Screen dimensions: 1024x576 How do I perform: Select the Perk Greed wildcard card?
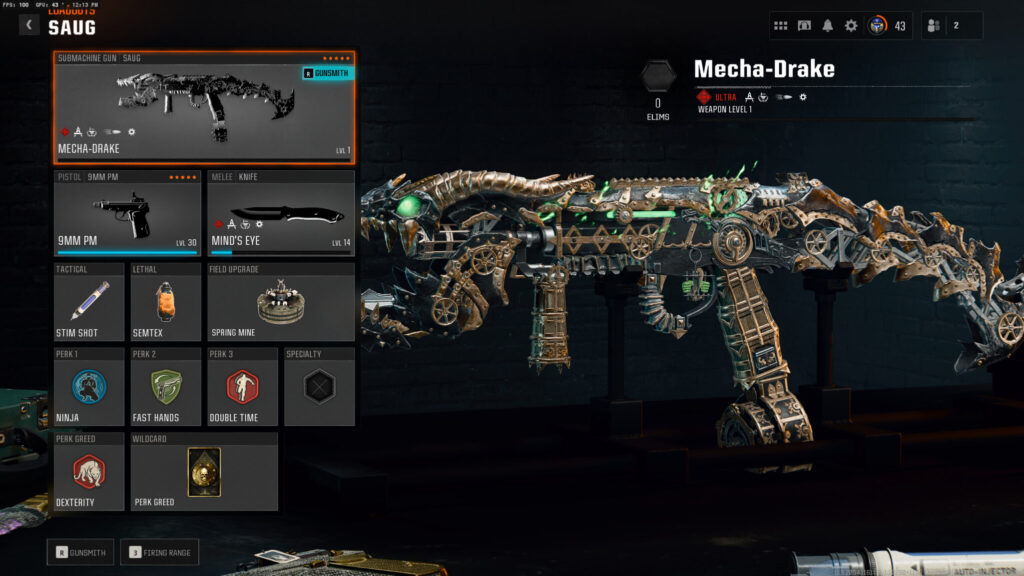(x=204, y=472)
